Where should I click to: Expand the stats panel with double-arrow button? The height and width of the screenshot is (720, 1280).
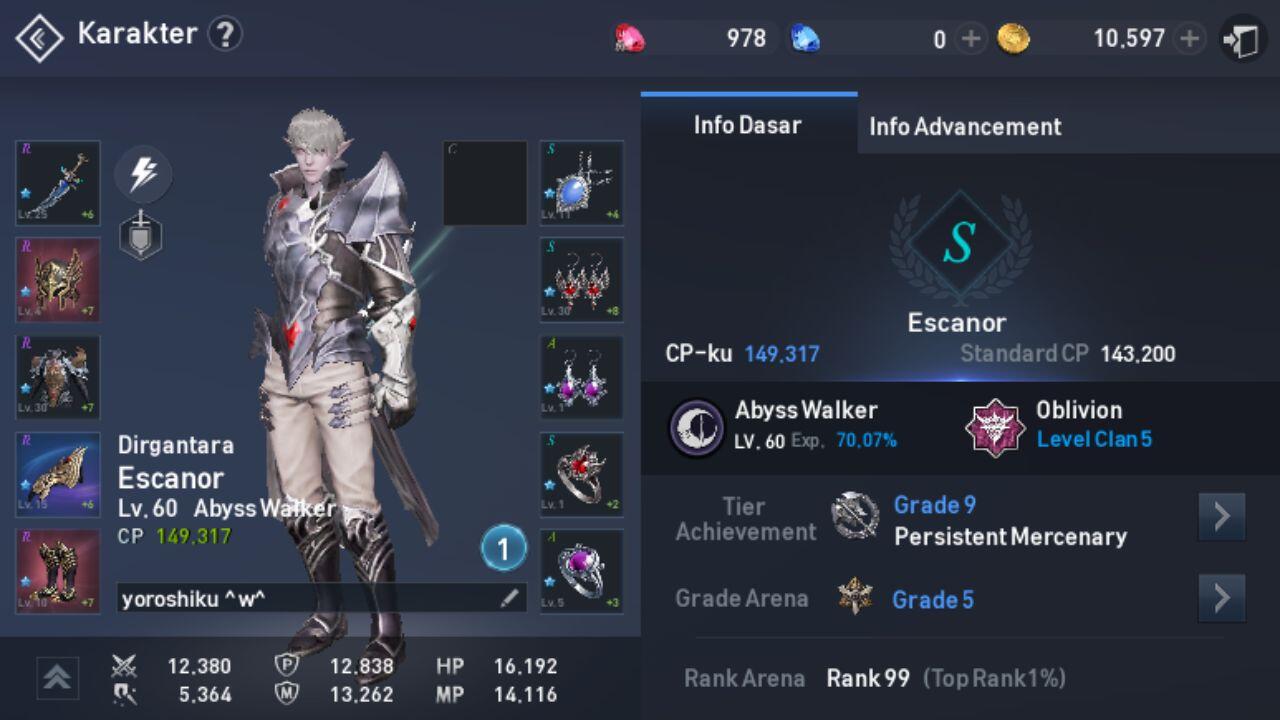[x=58, y=678]
